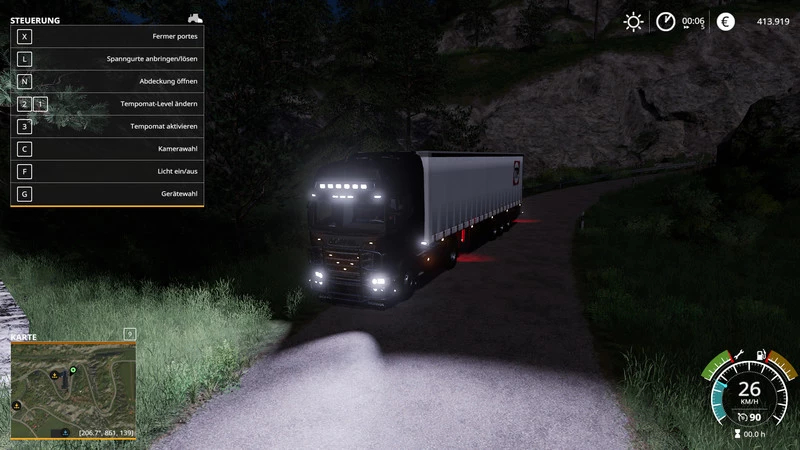
Task: Click the vehicle icon beside the Steuerung header
Action: coord(195,18)
